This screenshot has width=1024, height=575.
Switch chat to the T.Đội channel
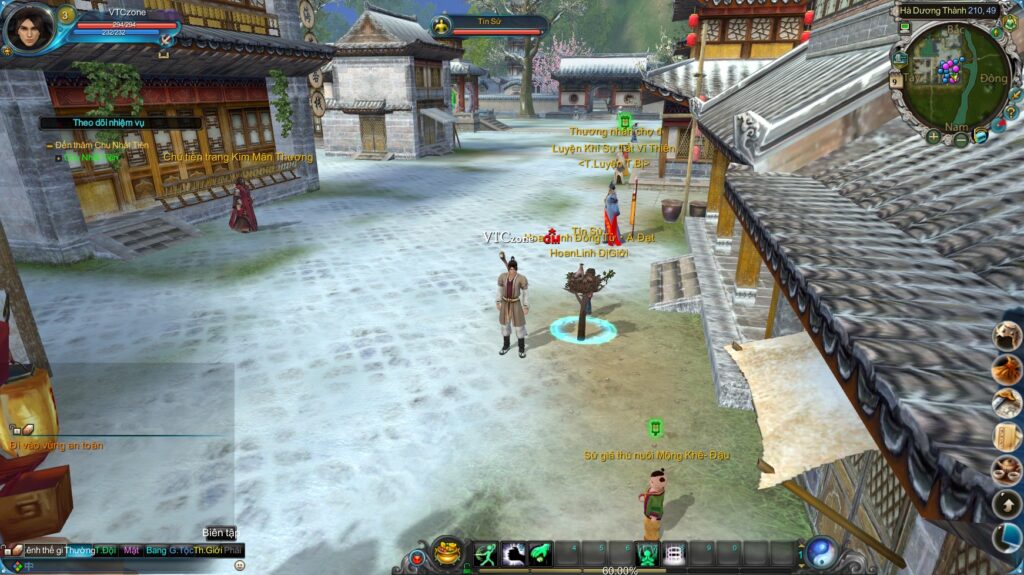point(105,551)
